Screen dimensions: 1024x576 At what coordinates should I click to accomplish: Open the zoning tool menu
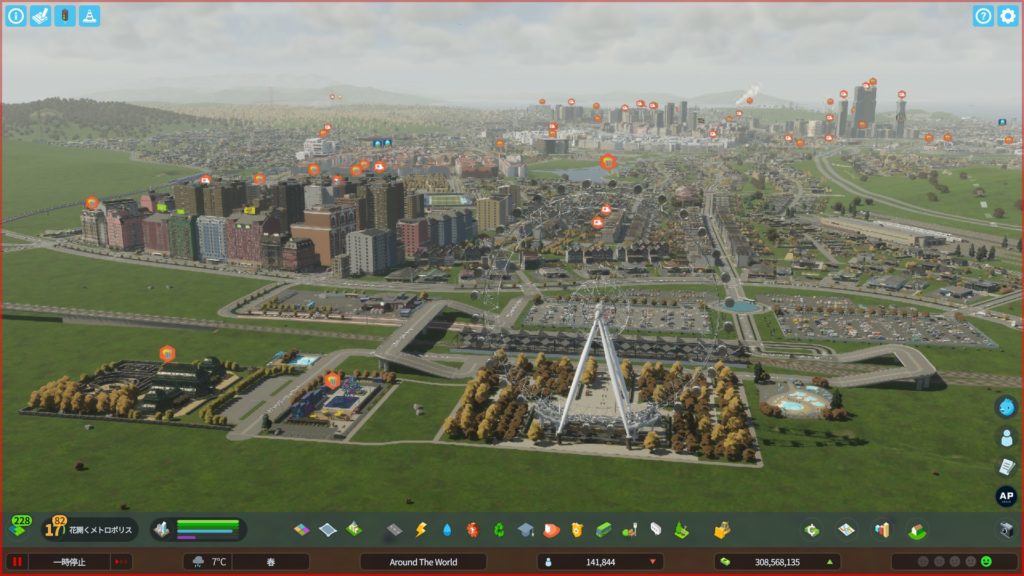tap(302, 529)
